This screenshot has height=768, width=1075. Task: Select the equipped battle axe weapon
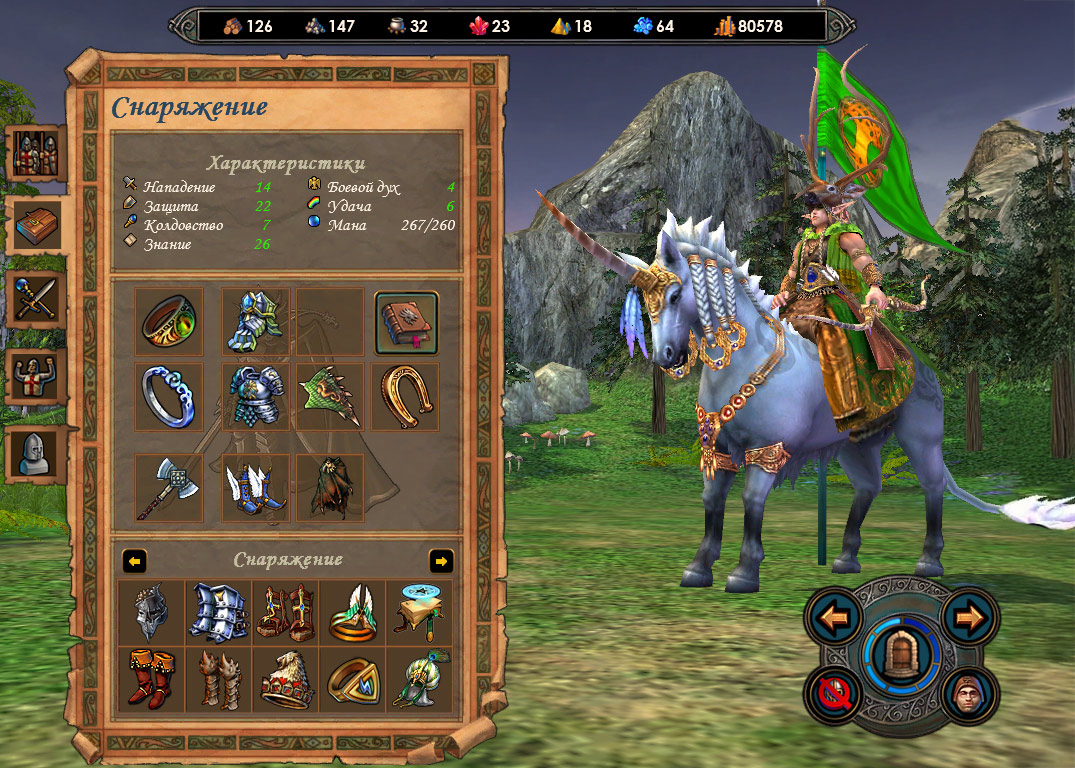169,487
